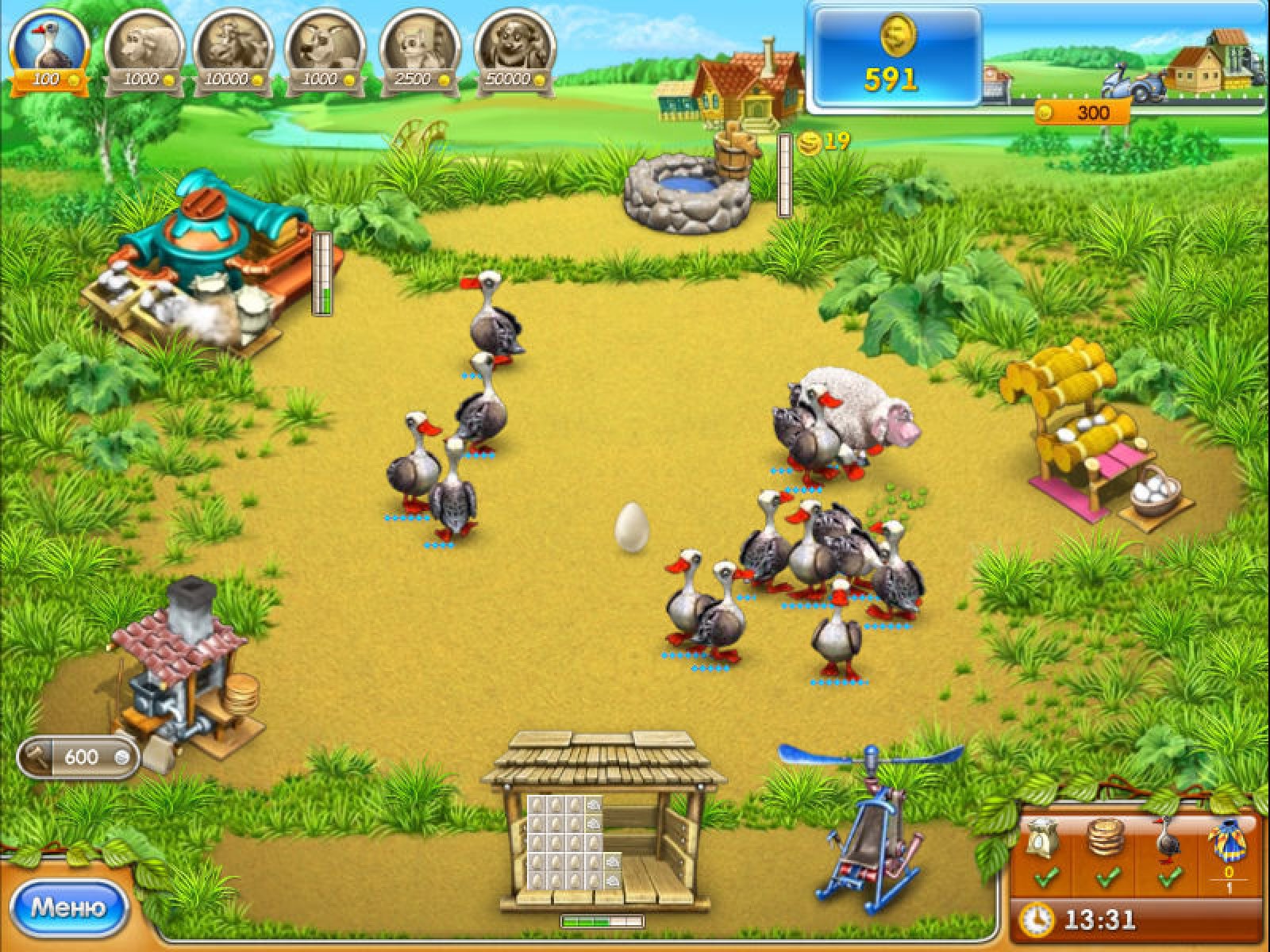This screenshot has width=1270, height=952.
Task: Buy the 300 coin vehicle upgrade
Action: point(1083,113)
